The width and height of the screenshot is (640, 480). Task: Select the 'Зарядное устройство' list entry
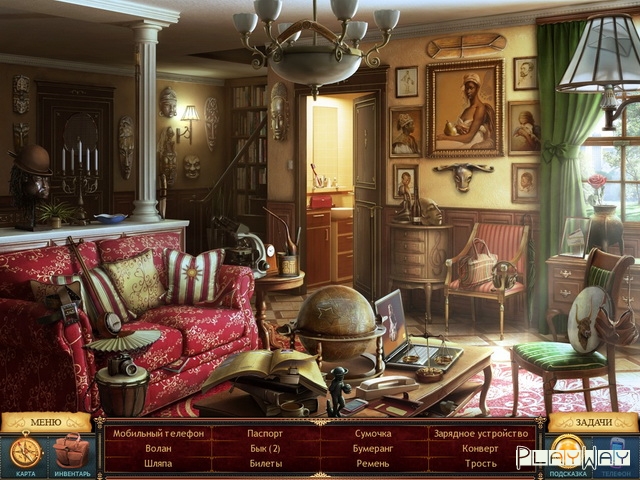480,433
